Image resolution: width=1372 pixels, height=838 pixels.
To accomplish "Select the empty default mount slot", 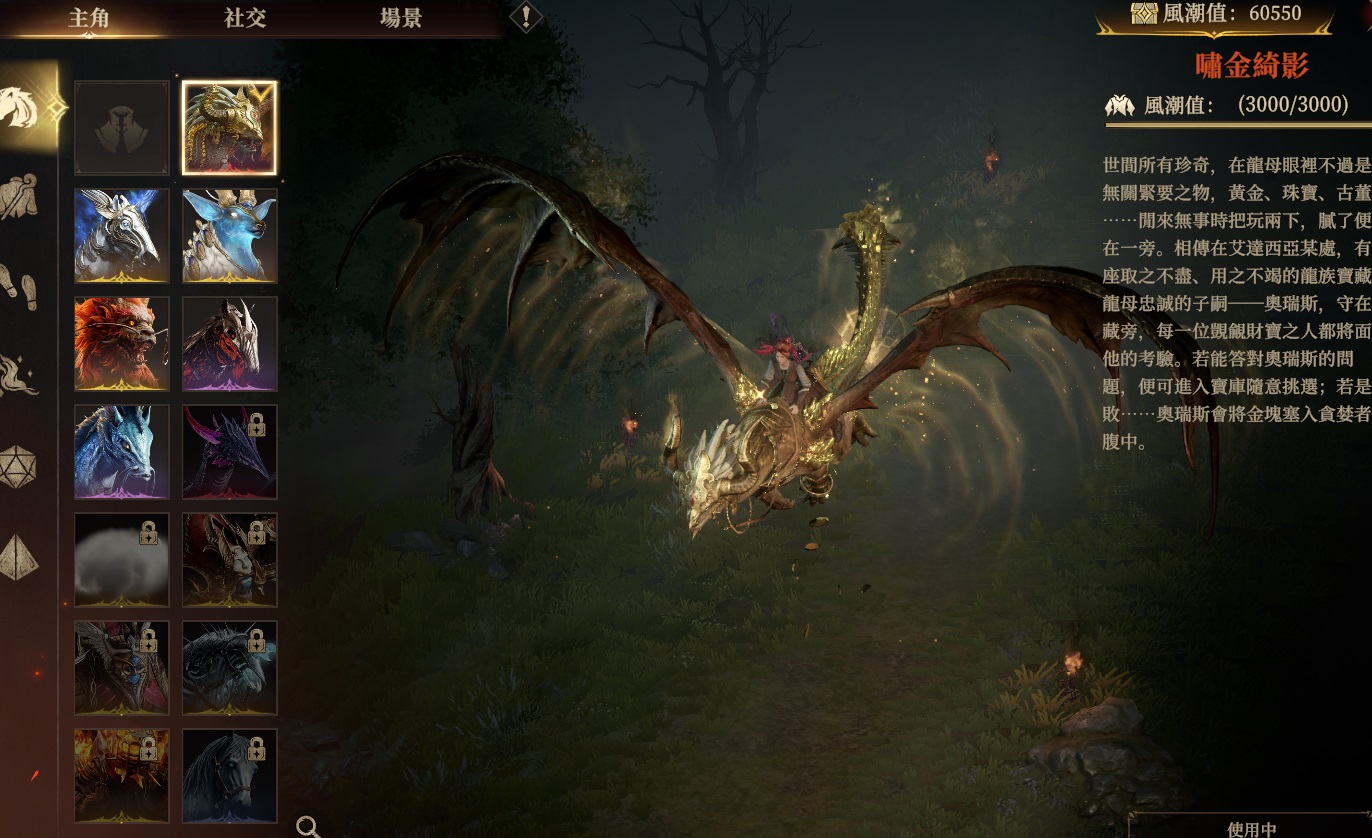I will click(122, 128).
